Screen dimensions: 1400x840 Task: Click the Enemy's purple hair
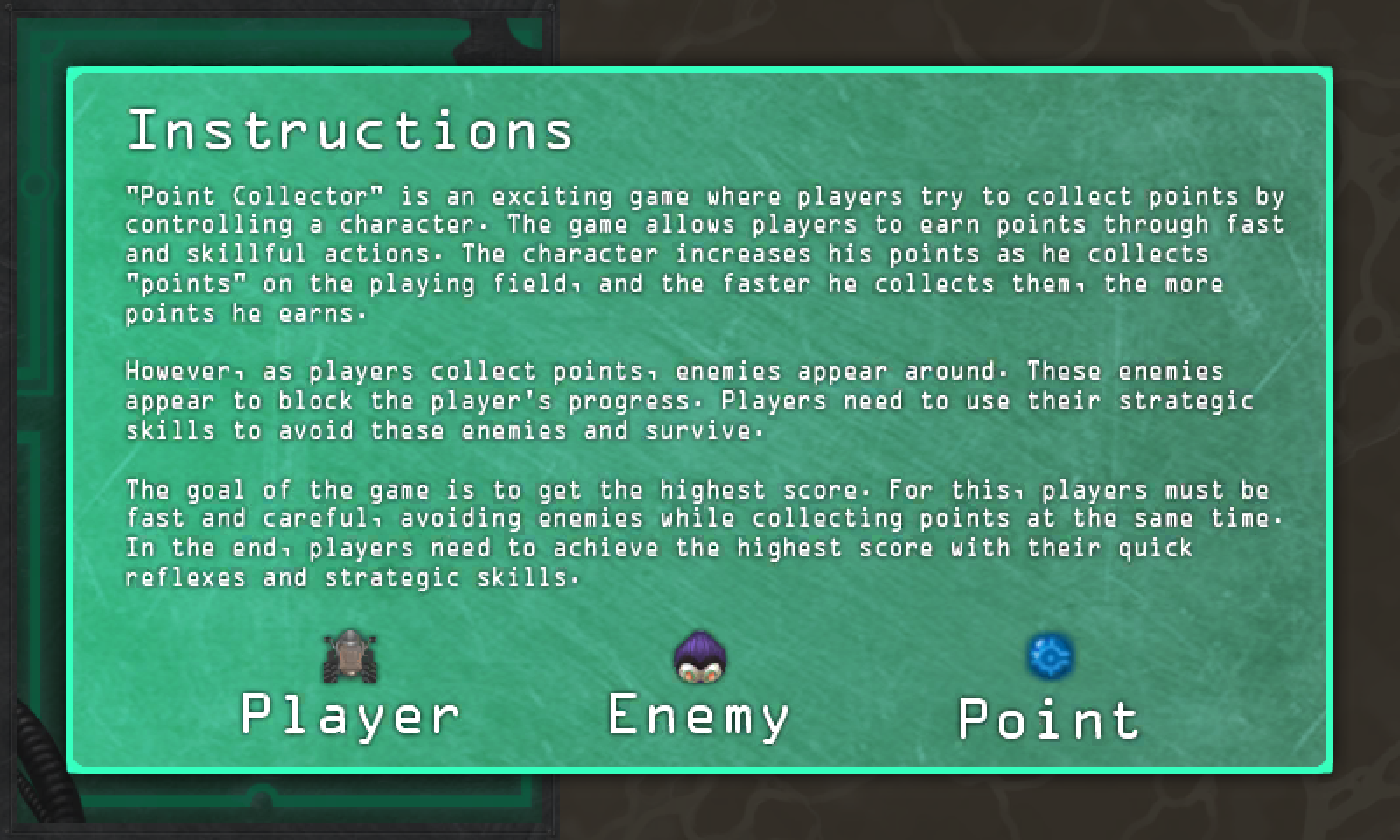pos(698,646)
